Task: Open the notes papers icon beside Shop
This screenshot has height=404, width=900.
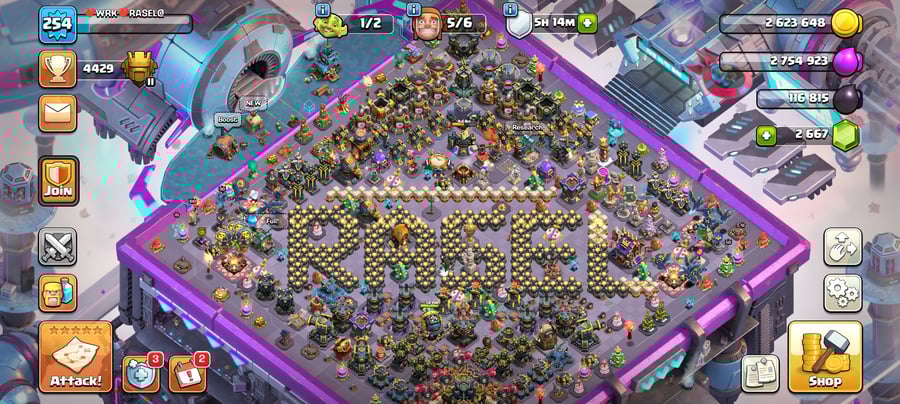Action: click(x=760, y=372)
